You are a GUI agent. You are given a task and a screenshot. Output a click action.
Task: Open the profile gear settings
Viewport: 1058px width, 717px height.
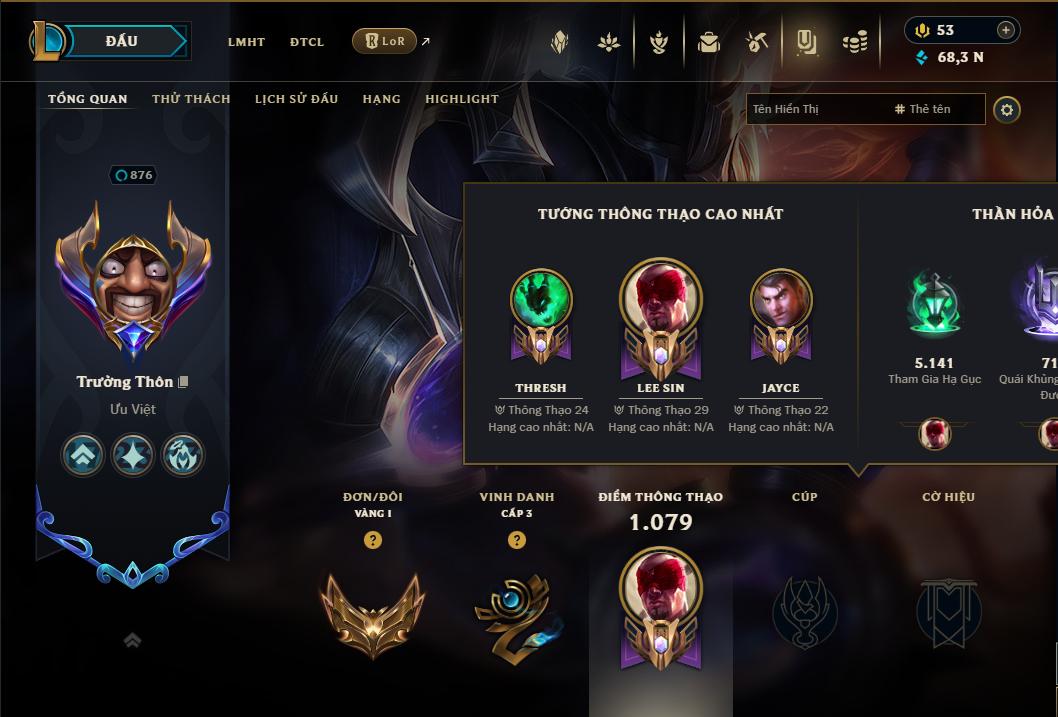point(1007,110)
